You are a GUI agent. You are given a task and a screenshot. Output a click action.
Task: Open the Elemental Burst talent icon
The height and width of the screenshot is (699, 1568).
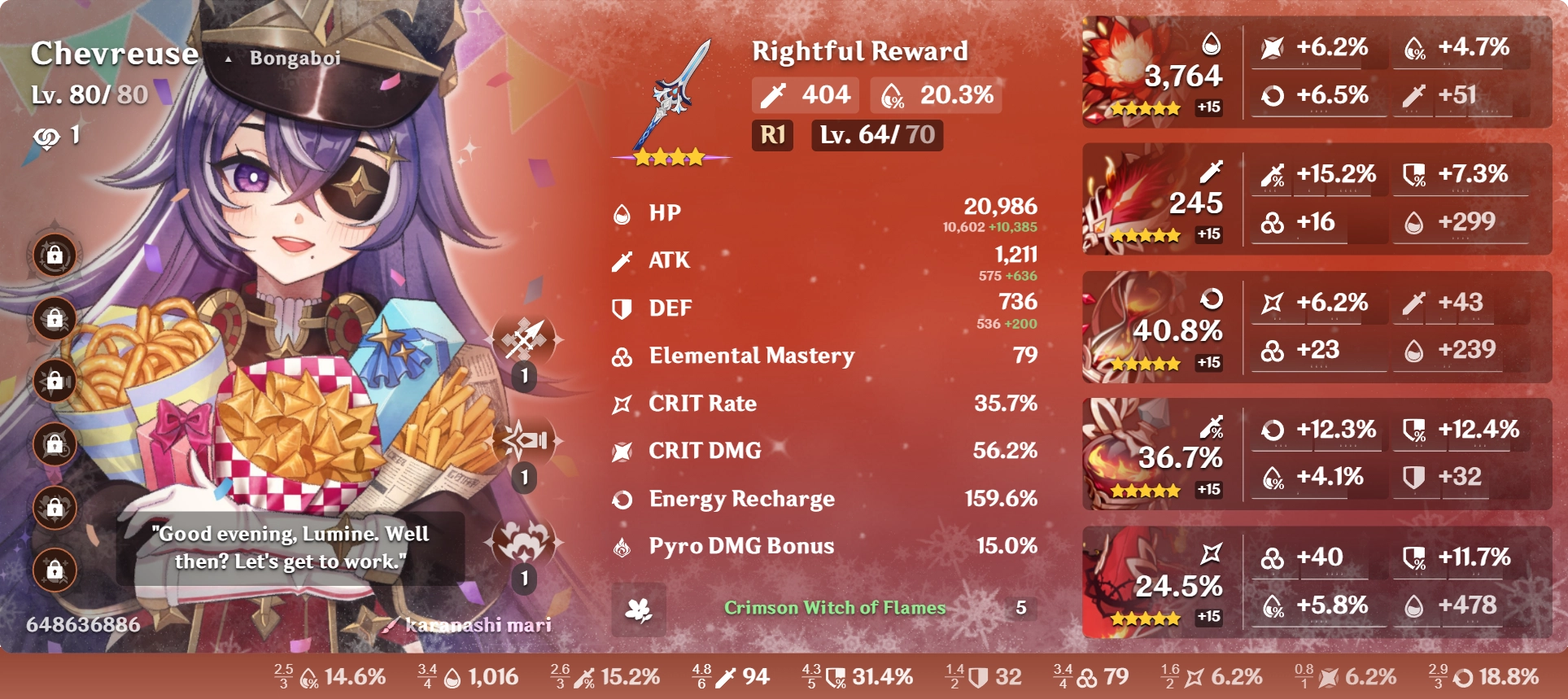pos(525,542)
